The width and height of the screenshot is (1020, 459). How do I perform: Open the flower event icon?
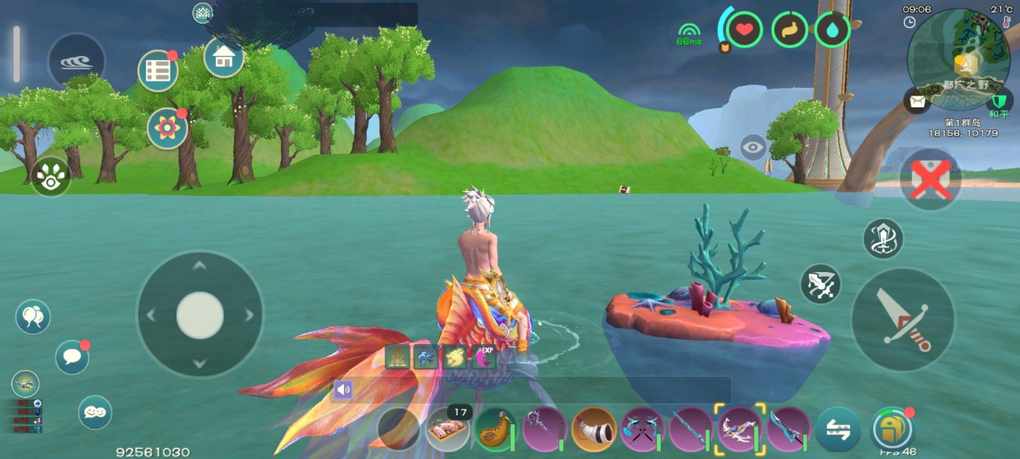click(167, 129)
